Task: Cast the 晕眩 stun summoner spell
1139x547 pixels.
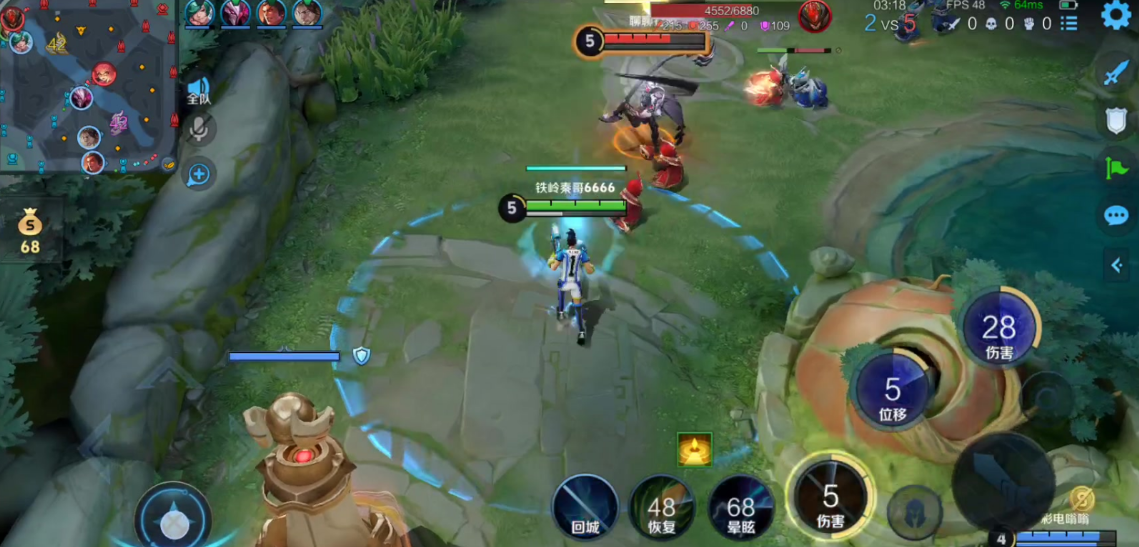Action: tap(741, 507)
